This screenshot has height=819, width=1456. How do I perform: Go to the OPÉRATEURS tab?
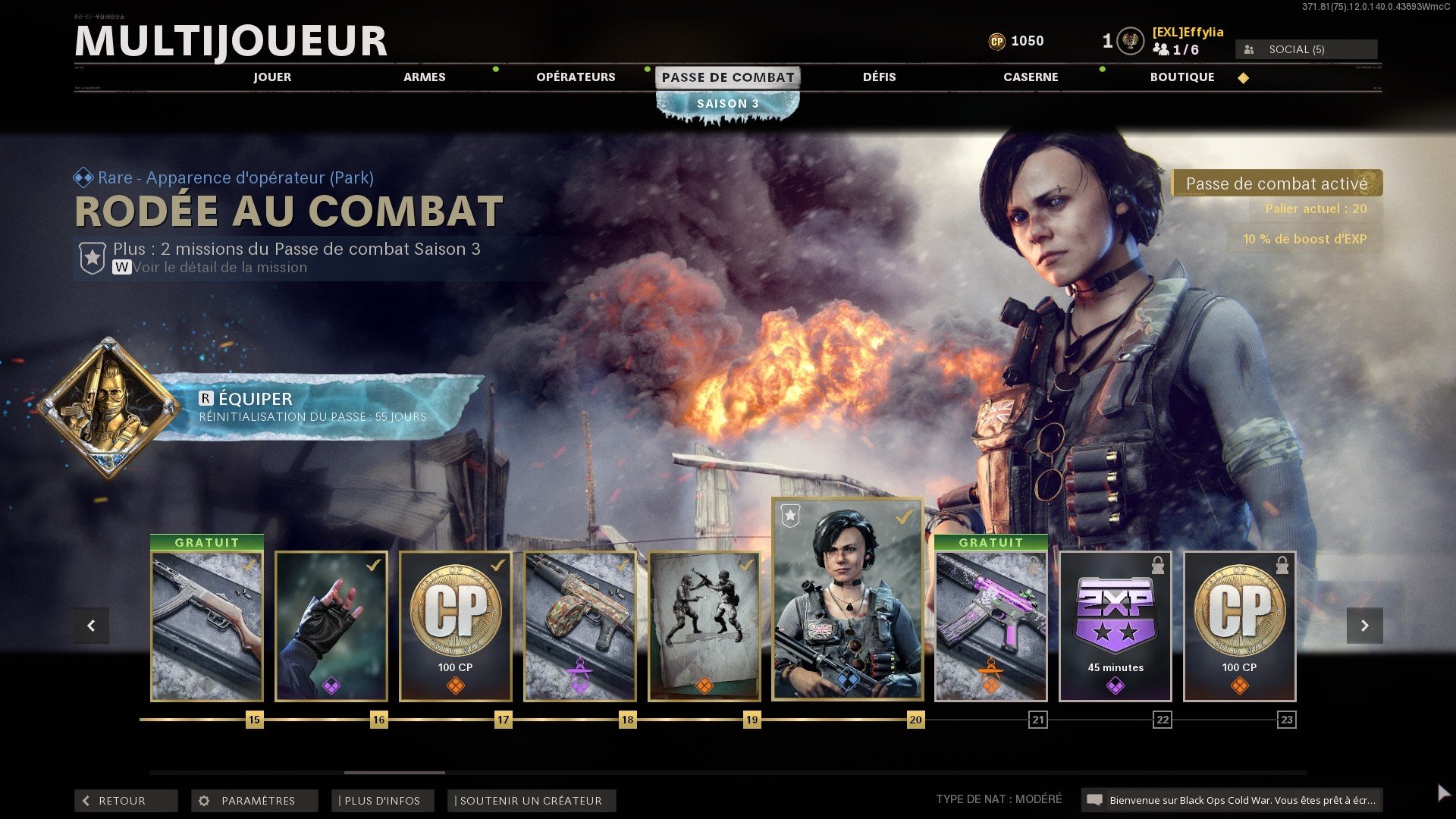point(576,77)
